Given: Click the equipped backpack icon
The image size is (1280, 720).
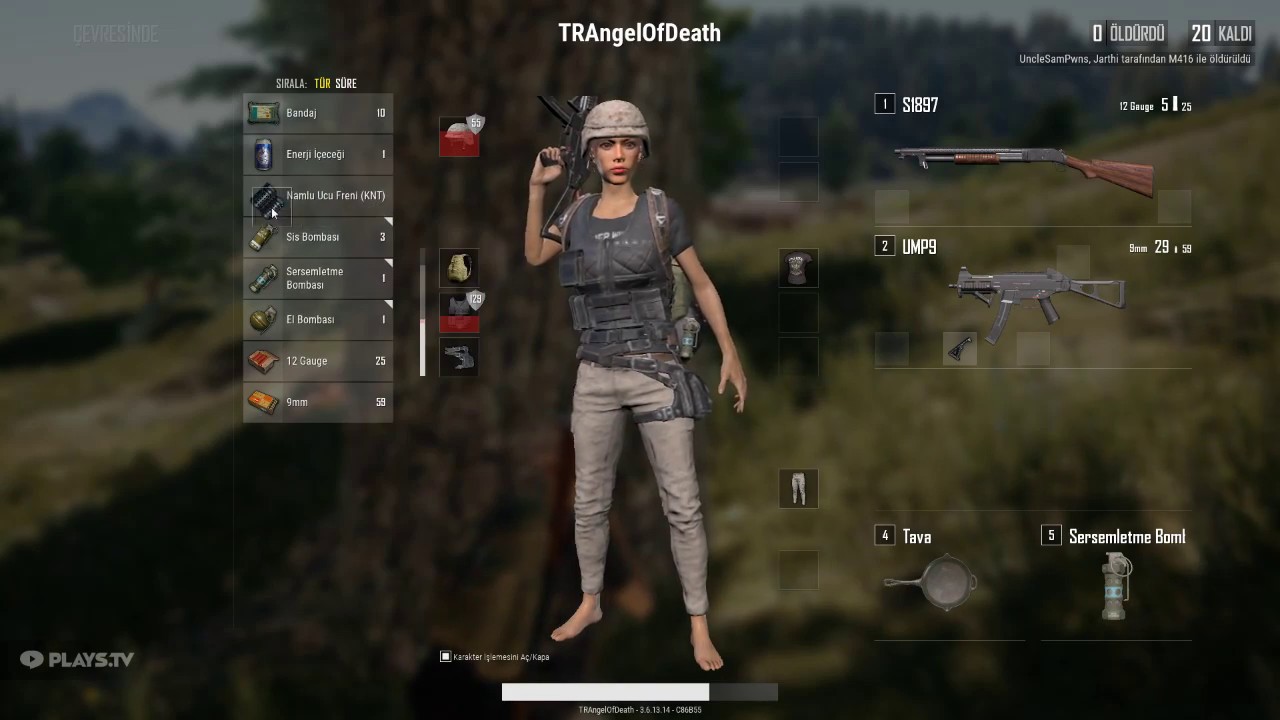Looking at the screenshot, I should (459, 267).
